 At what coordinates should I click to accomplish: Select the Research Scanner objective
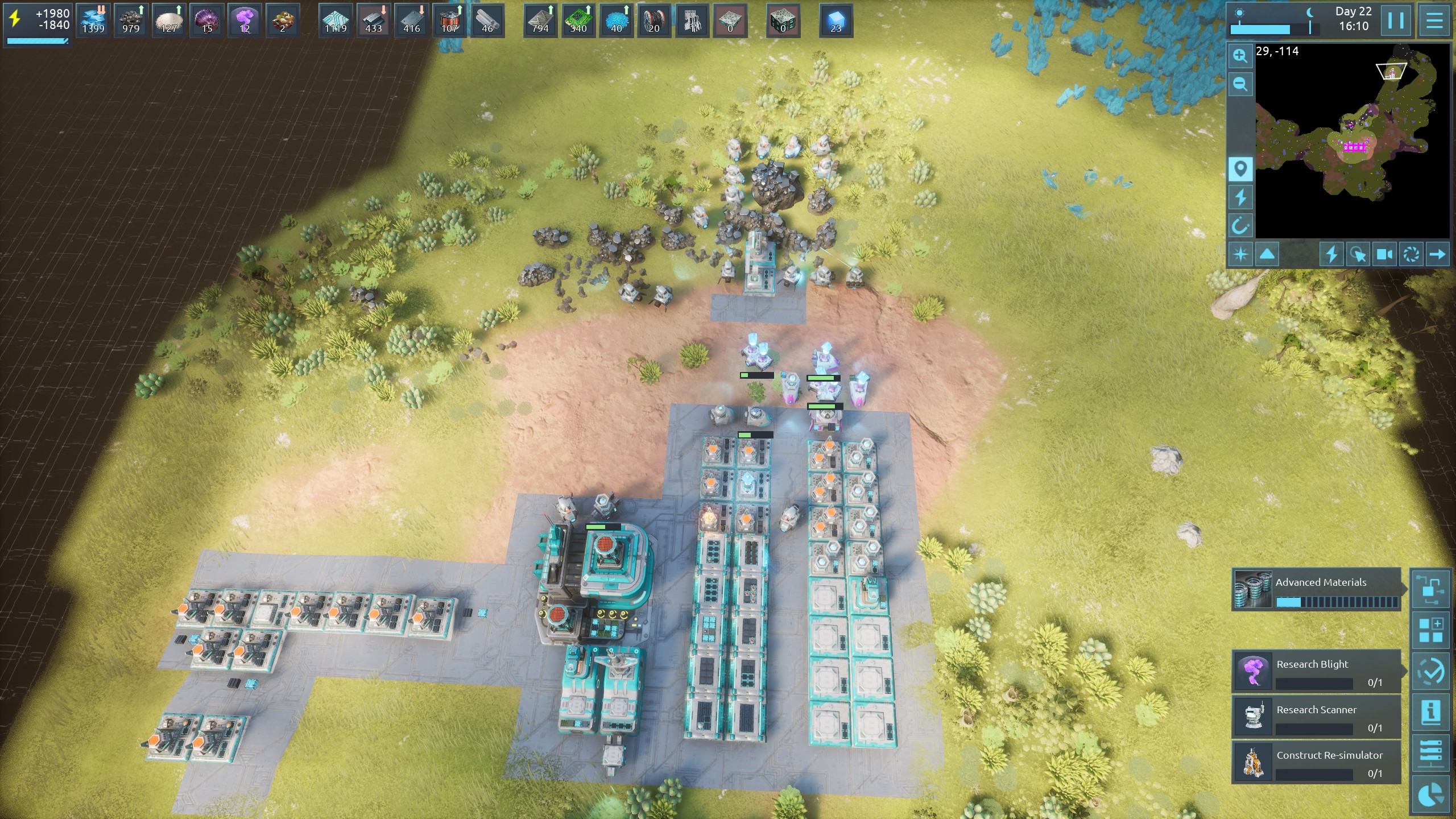click(1316, 717)
